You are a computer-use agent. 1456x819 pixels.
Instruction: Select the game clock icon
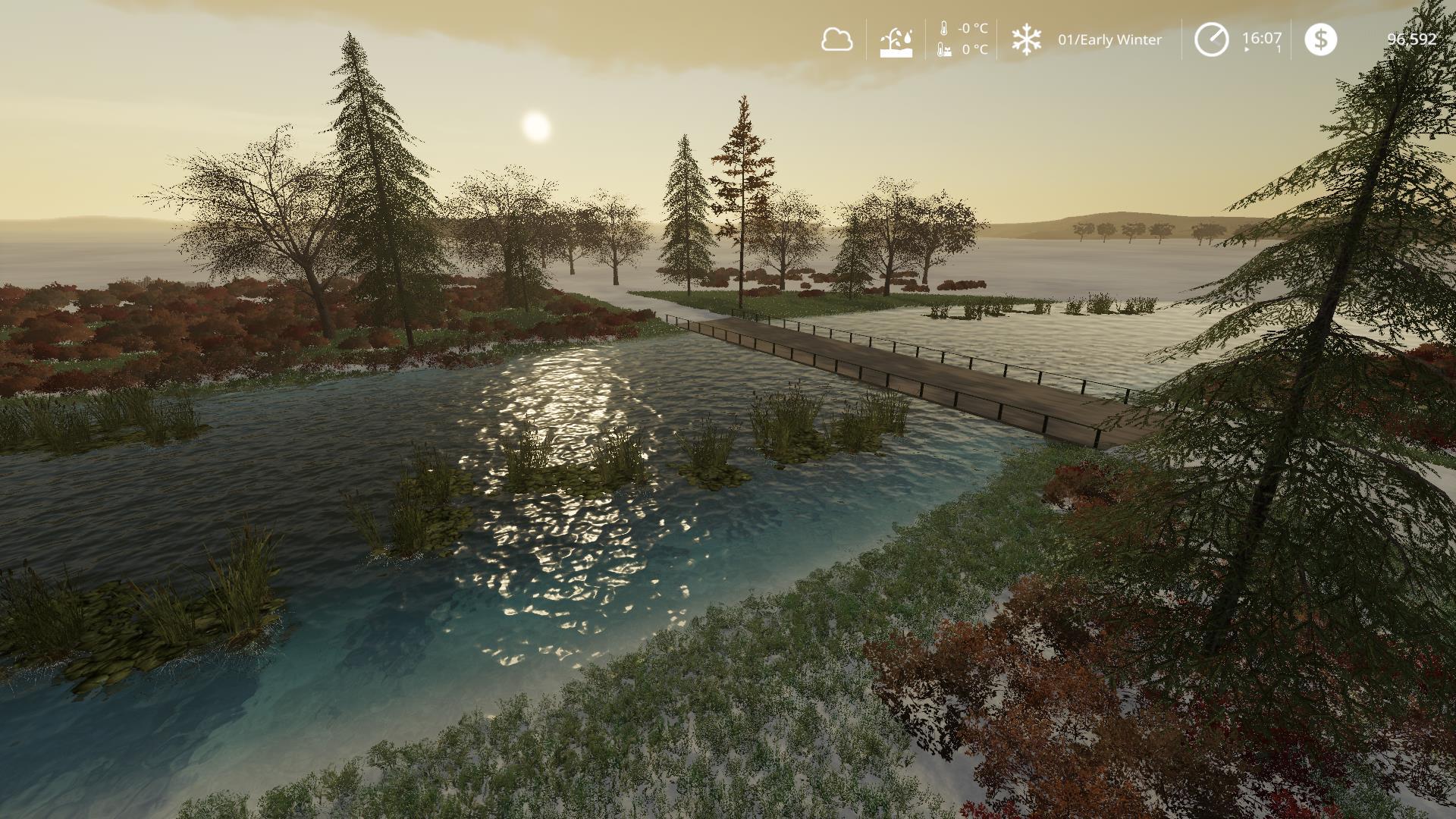pyautogui.click(x=1211, y=39)
